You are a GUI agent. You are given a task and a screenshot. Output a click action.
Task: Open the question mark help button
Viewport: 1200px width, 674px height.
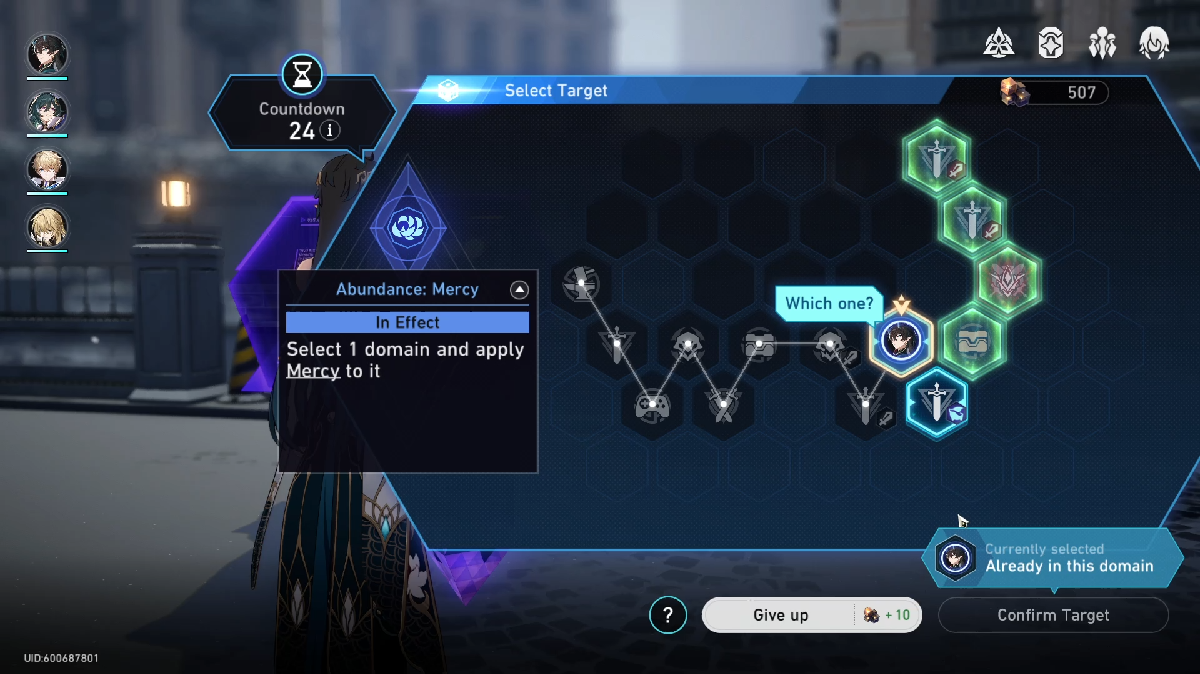(668, 615)
